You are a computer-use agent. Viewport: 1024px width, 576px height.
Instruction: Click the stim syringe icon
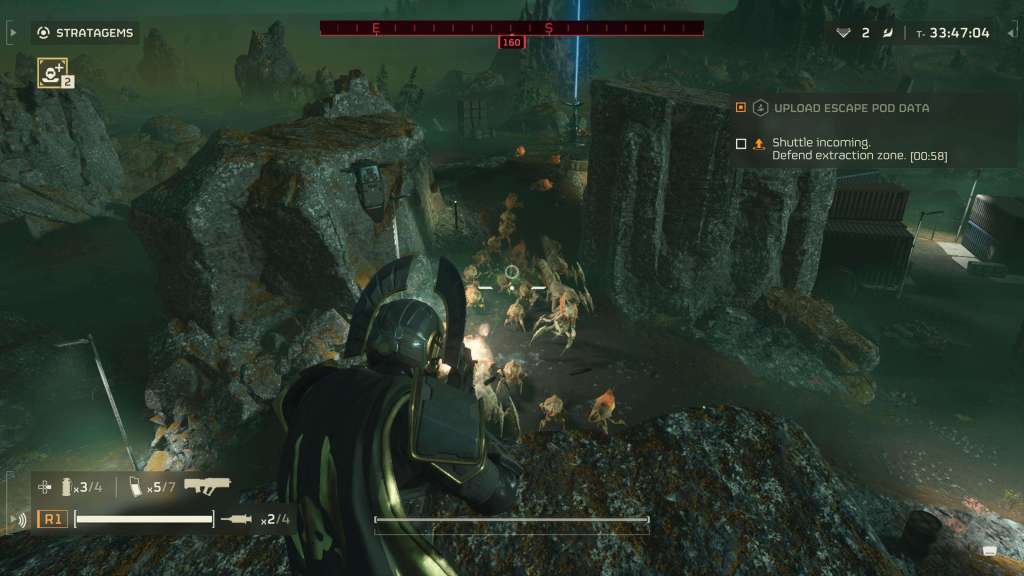tap(239, 519)
